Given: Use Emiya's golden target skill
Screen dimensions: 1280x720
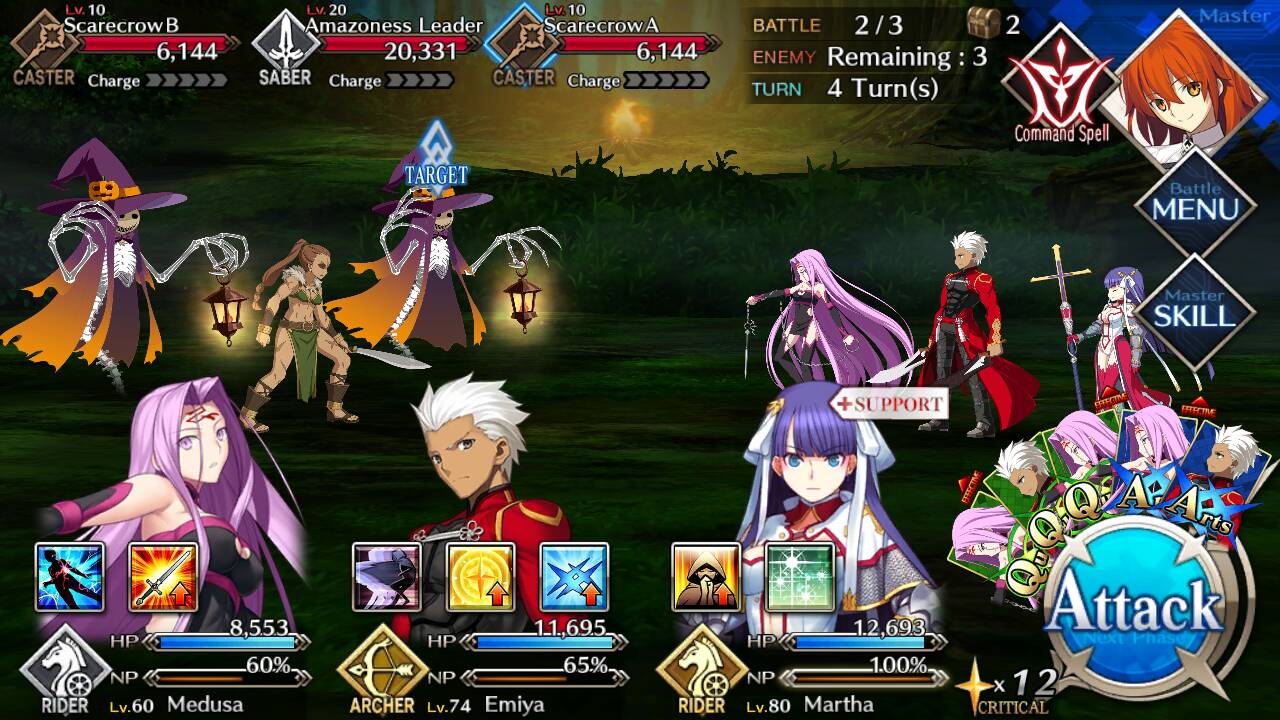Looking at the screenshot, I should point(481,577).
